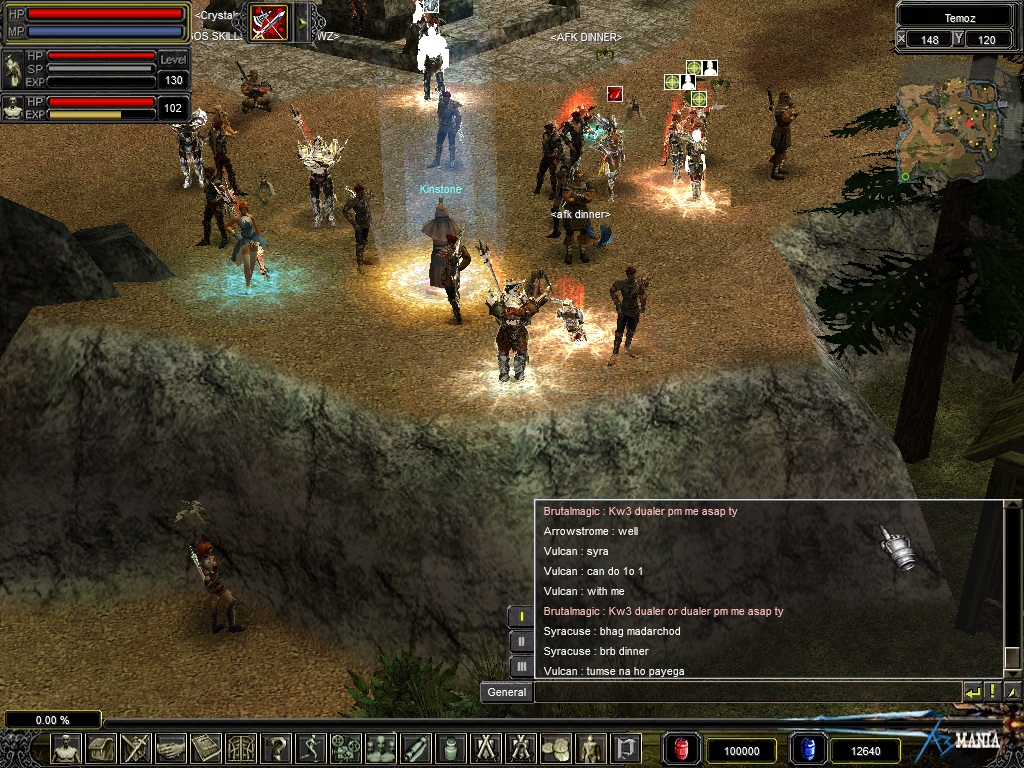This screenshot has height=768, width=1024.
Task: Open the minimap
Action: [x=950, y=120]
